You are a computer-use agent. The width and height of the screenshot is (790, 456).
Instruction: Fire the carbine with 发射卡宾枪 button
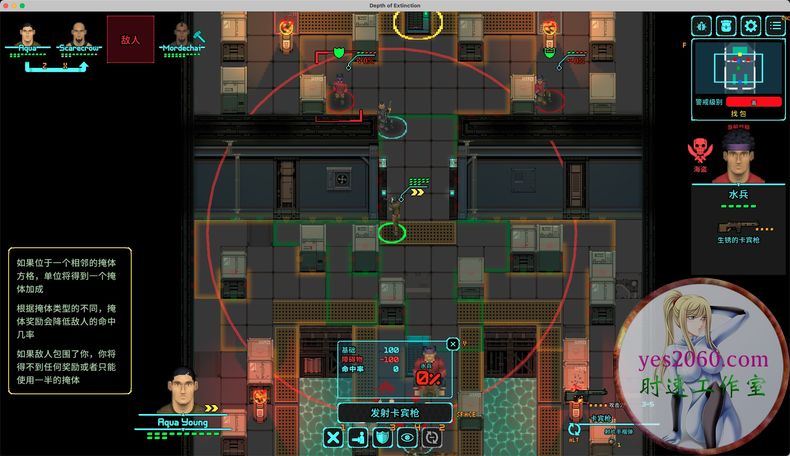point(394,413)
